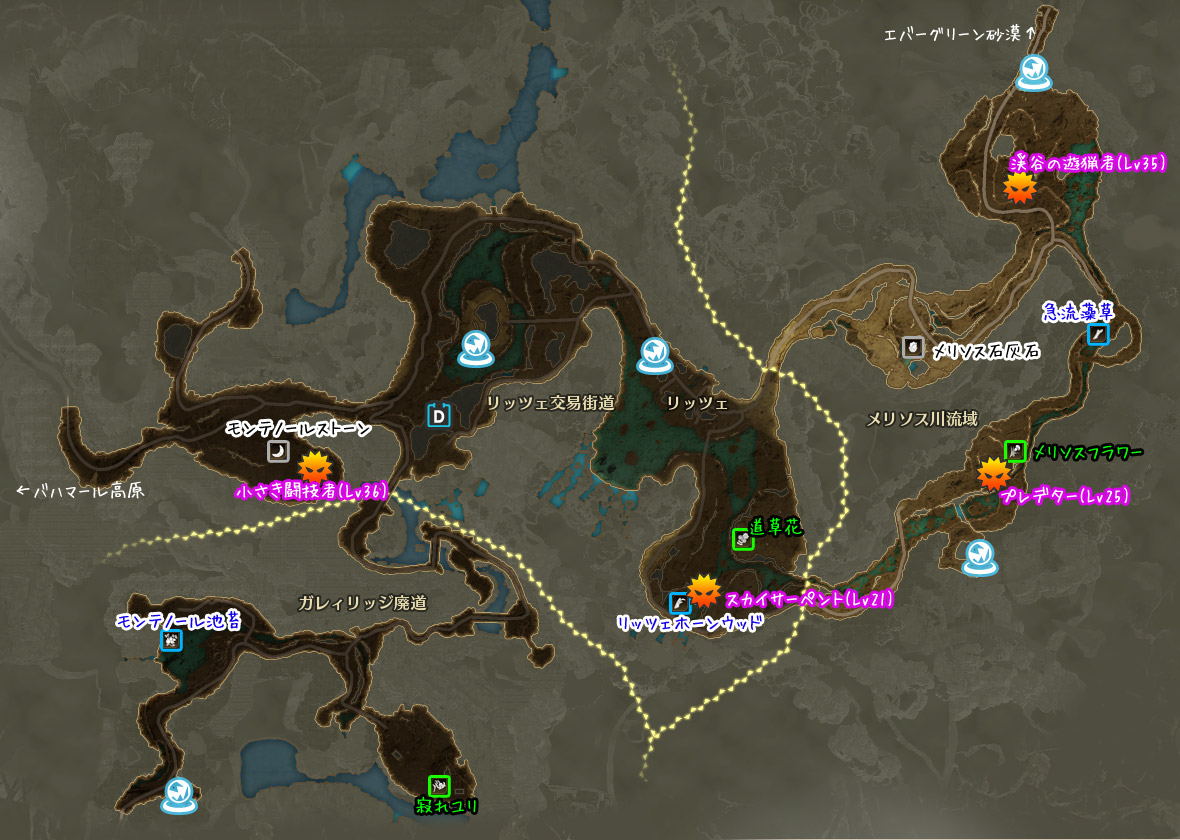Select the 寂れユリ gathering marker
This screenshot has width=1180, height=840.
(x=439, y=786)
